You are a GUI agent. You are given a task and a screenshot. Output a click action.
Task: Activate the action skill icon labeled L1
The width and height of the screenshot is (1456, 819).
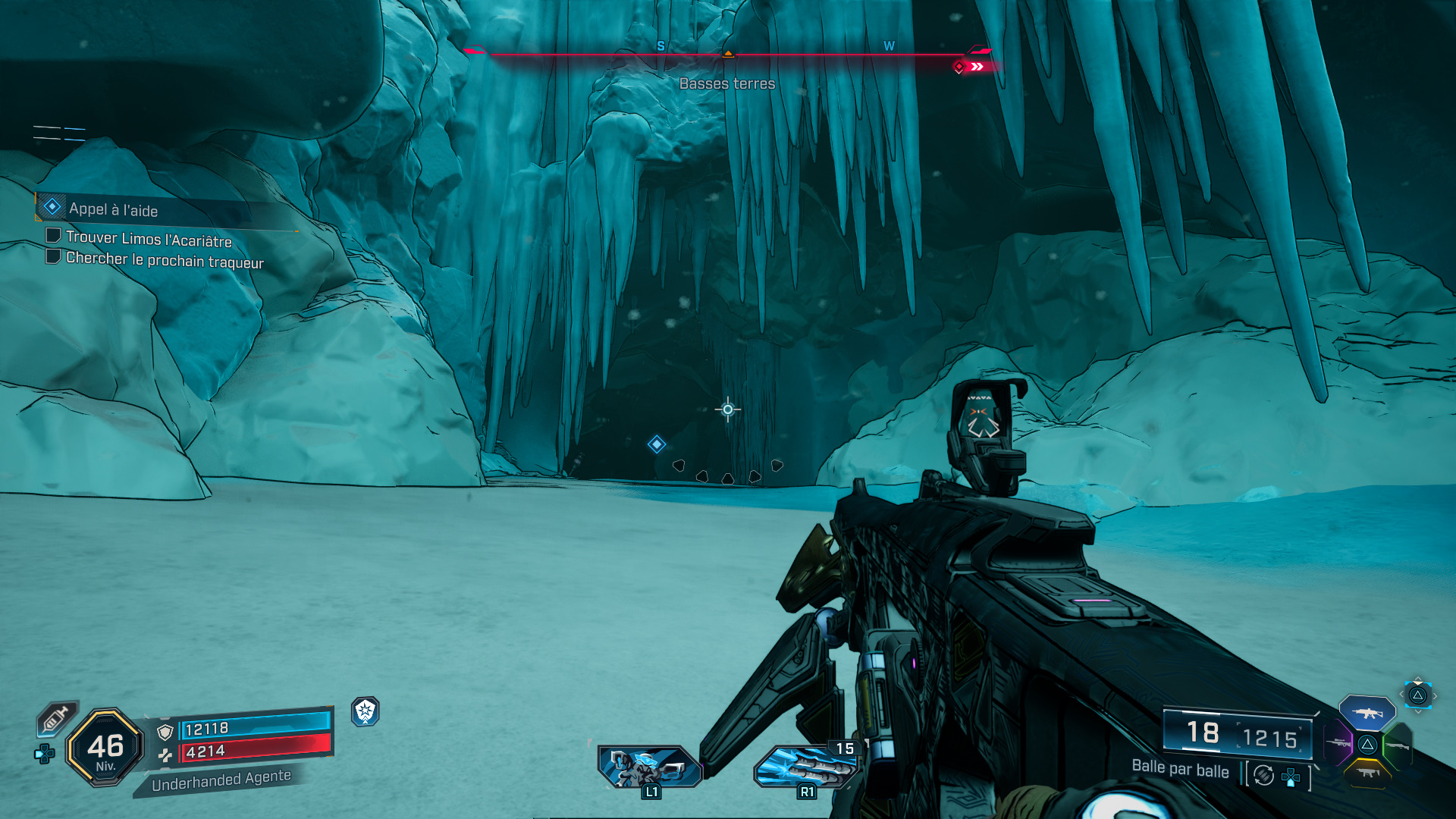point(648,767)
